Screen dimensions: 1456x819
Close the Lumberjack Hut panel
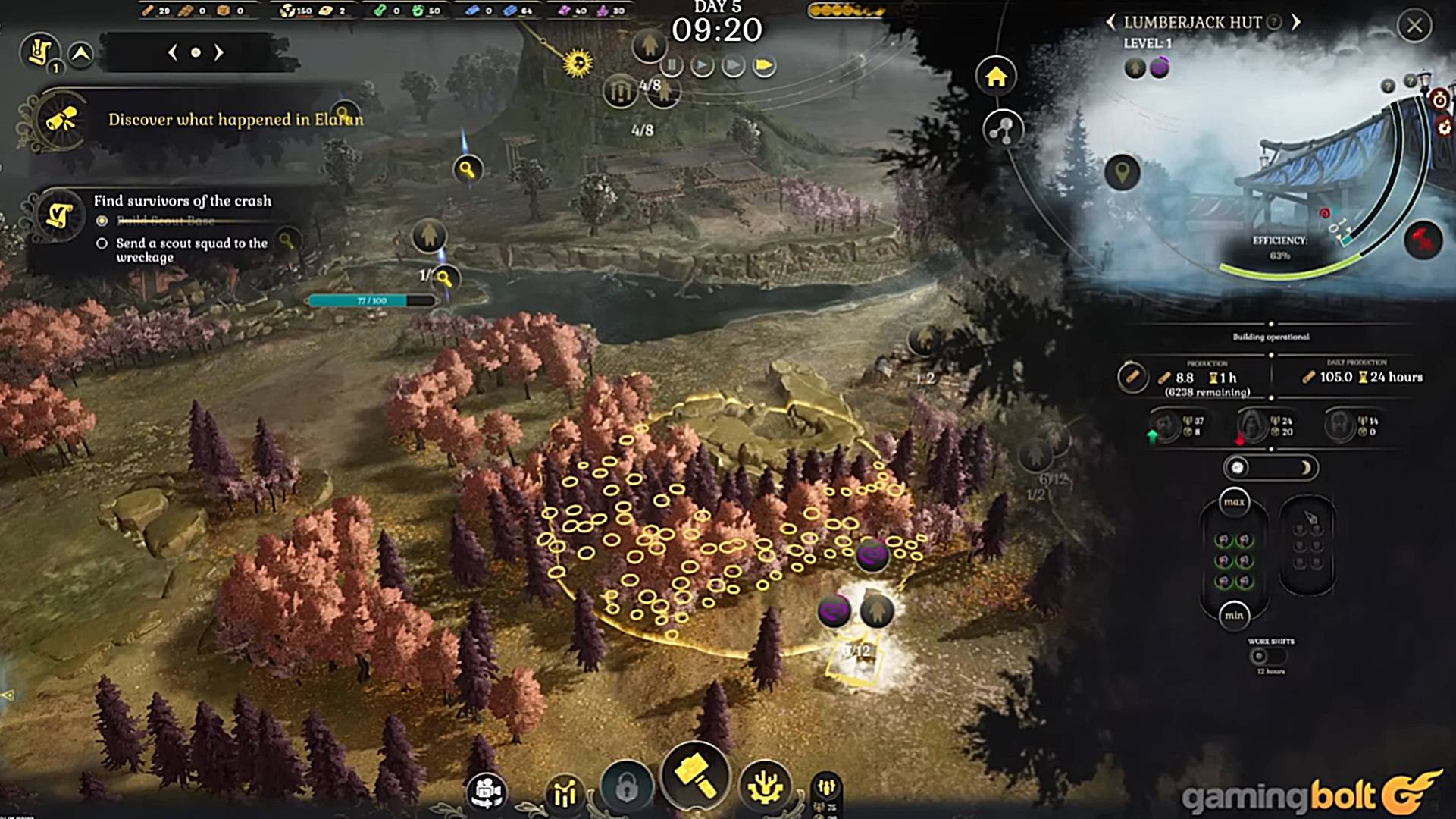point(1414,26)
